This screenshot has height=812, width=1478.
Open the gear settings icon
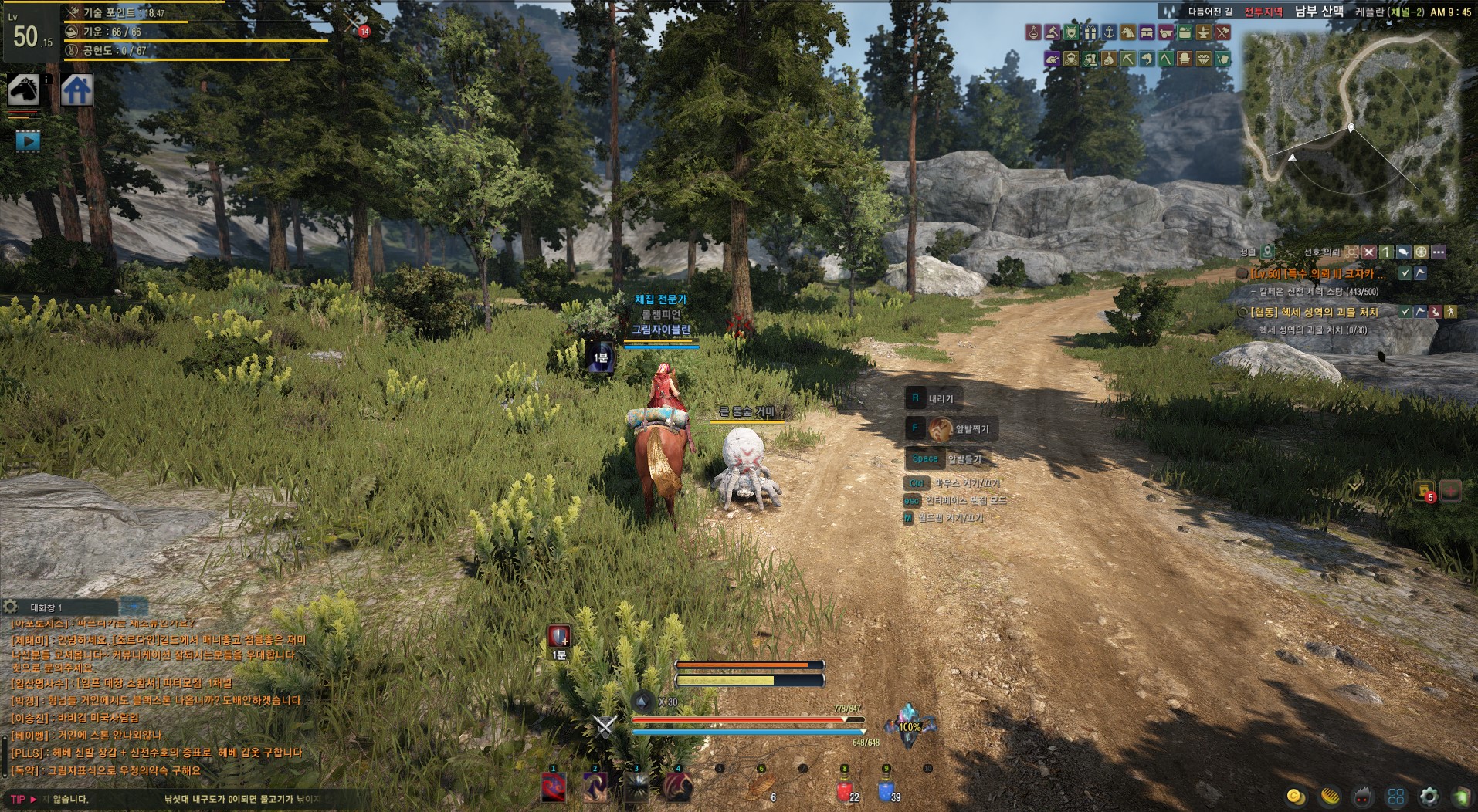coord(1429,796)
